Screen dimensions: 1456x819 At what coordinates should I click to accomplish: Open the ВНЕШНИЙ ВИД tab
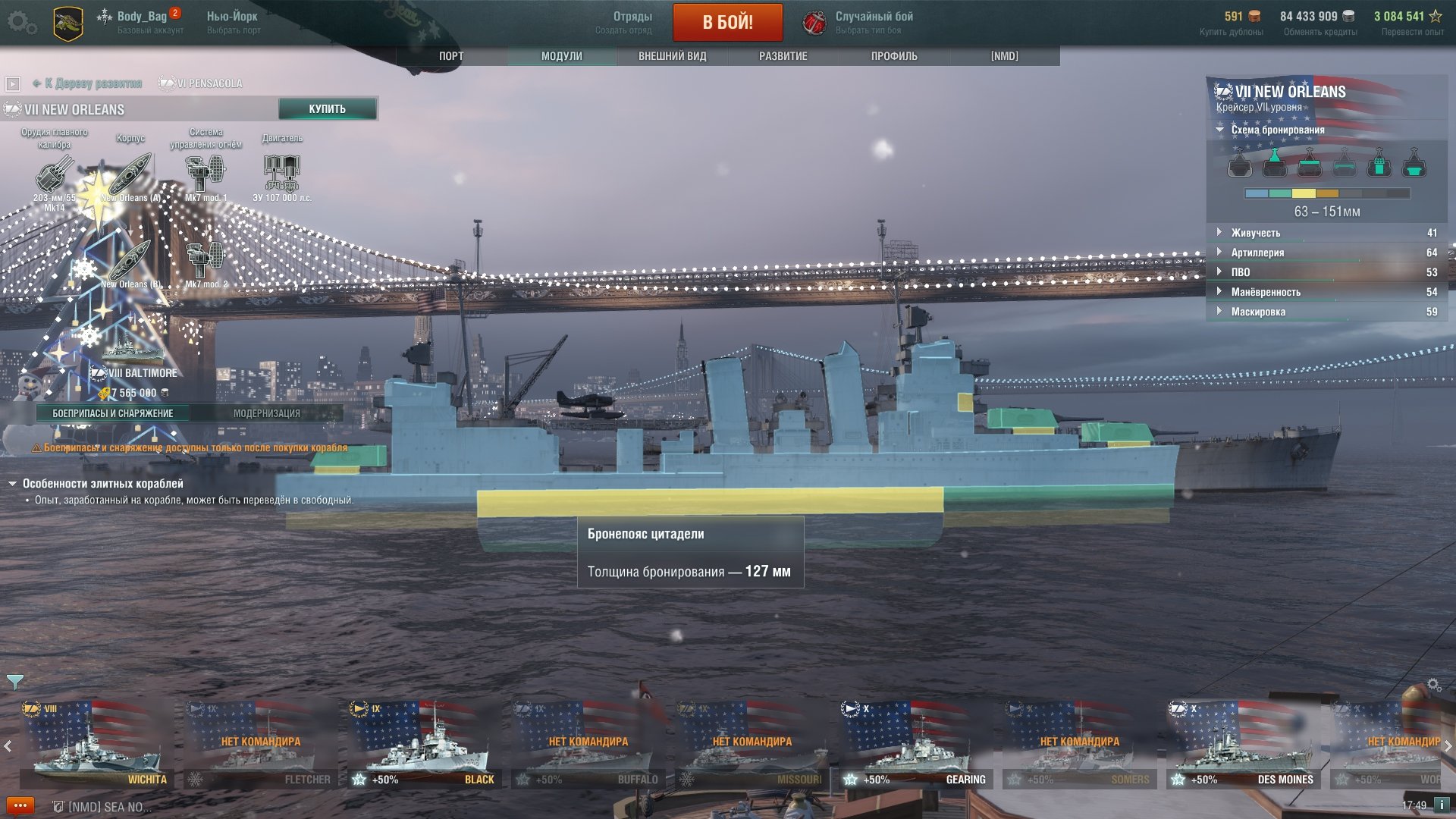672,56
